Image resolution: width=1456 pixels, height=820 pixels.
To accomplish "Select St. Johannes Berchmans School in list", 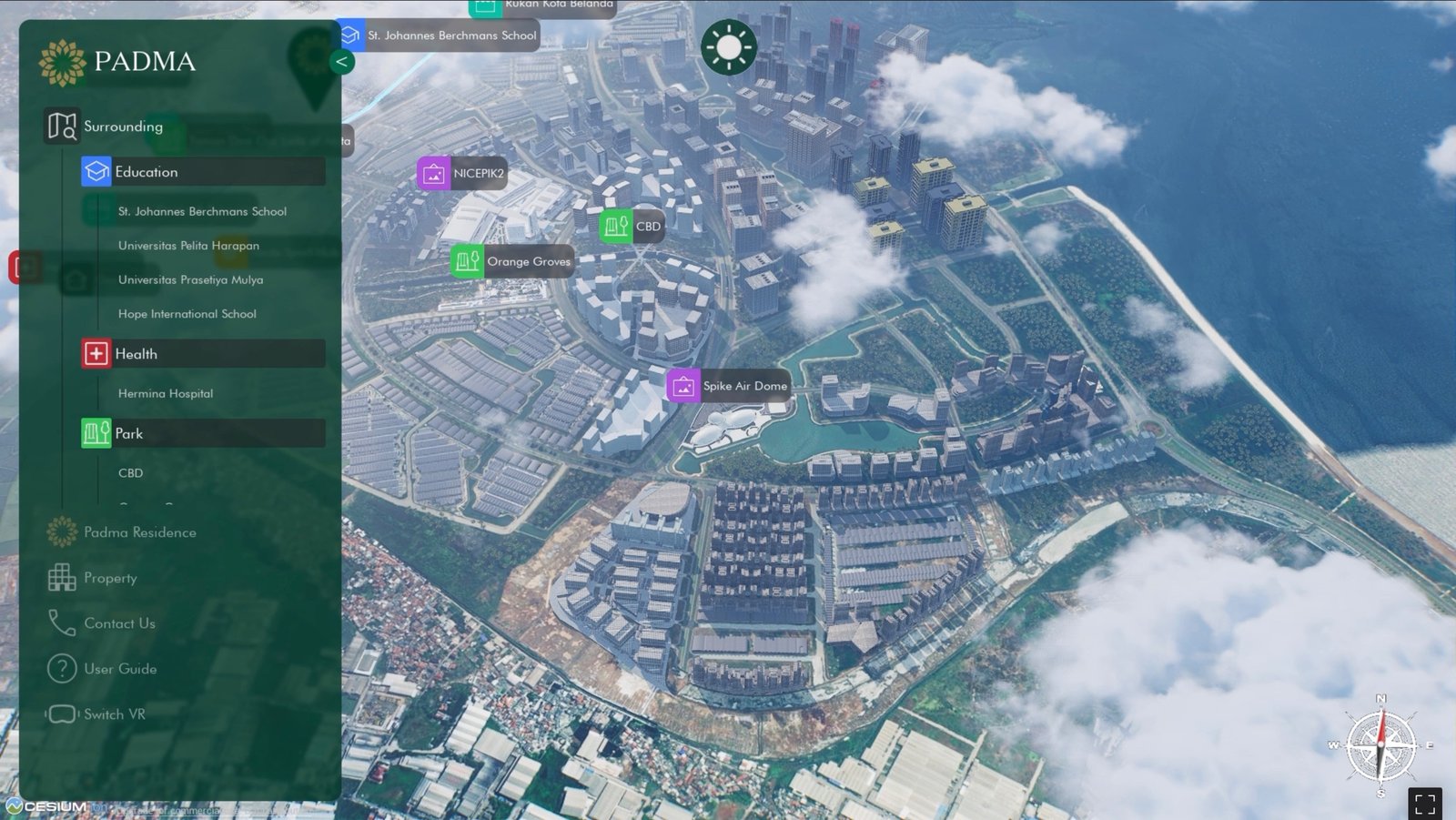I will [x=202, y=211].
